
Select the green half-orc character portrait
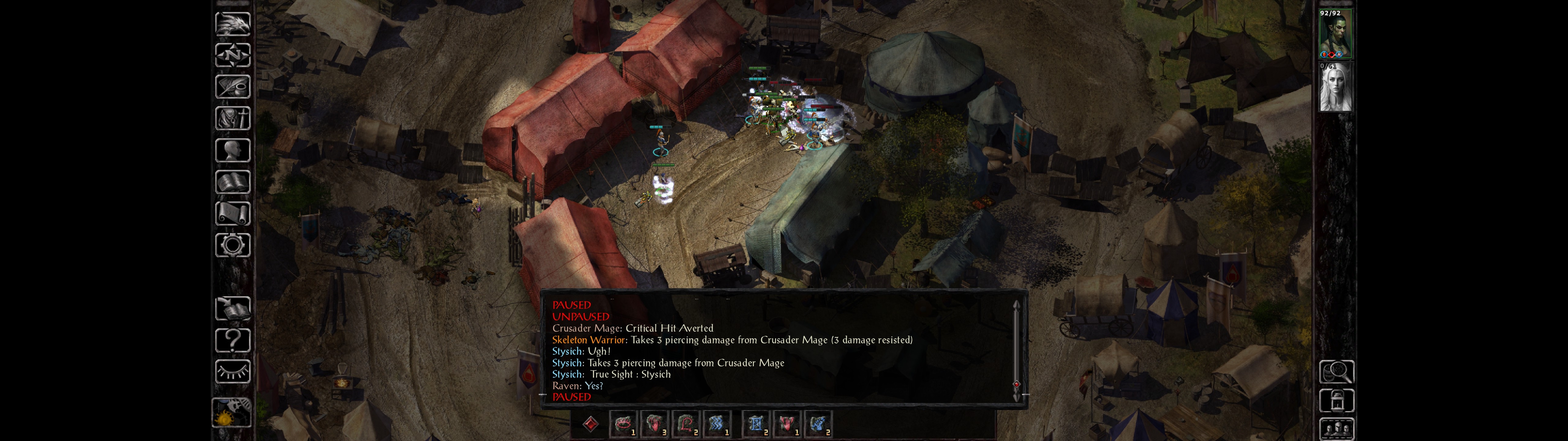pyautogui.click(x=1336, y=35)
